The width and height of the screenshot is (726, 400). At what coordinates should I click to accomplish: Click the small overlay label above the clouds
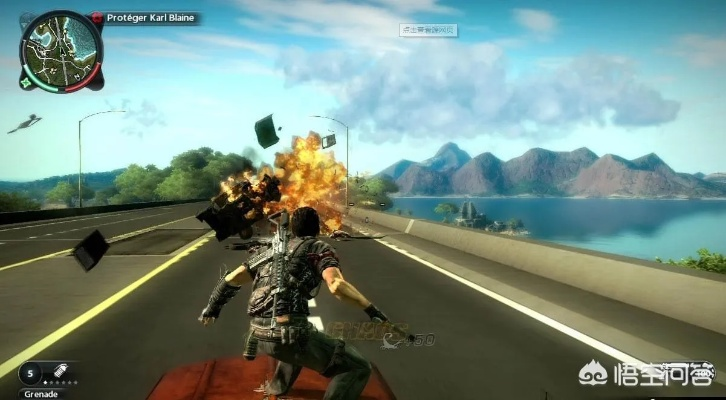(x=428, y=30)
